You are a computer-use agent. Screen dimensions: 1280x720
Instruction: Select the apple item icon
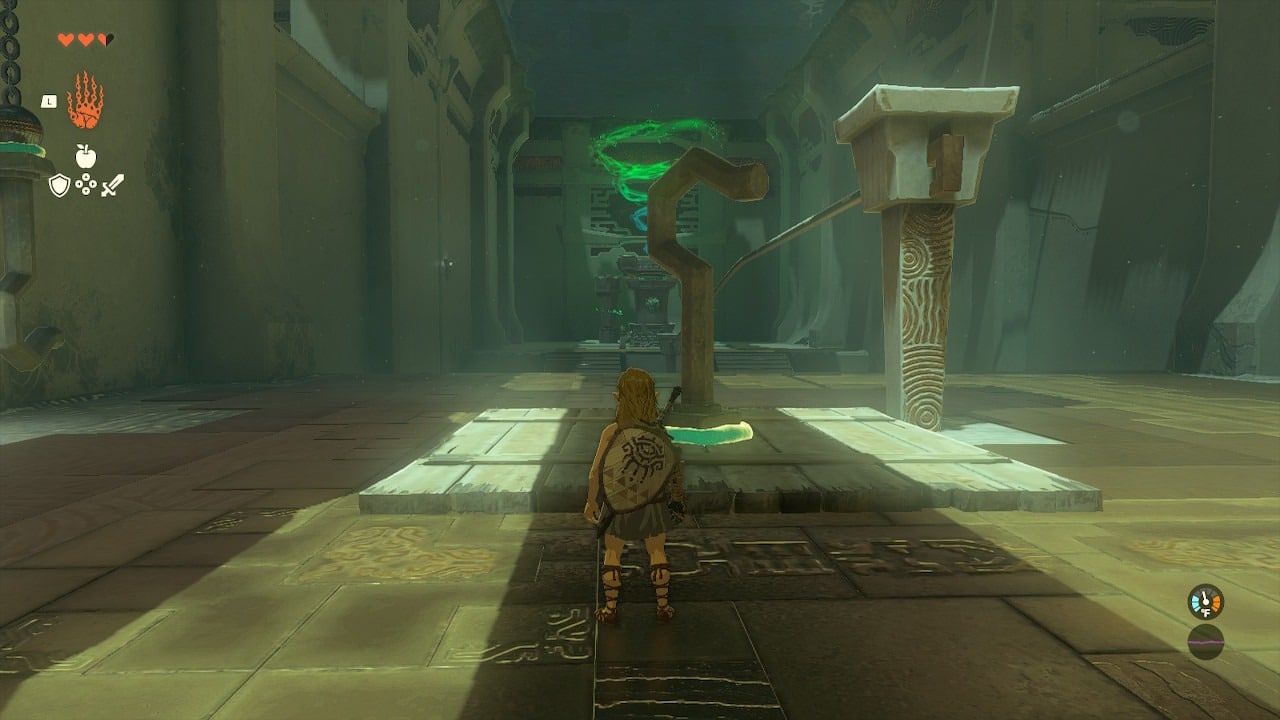[x=86, y=155]
